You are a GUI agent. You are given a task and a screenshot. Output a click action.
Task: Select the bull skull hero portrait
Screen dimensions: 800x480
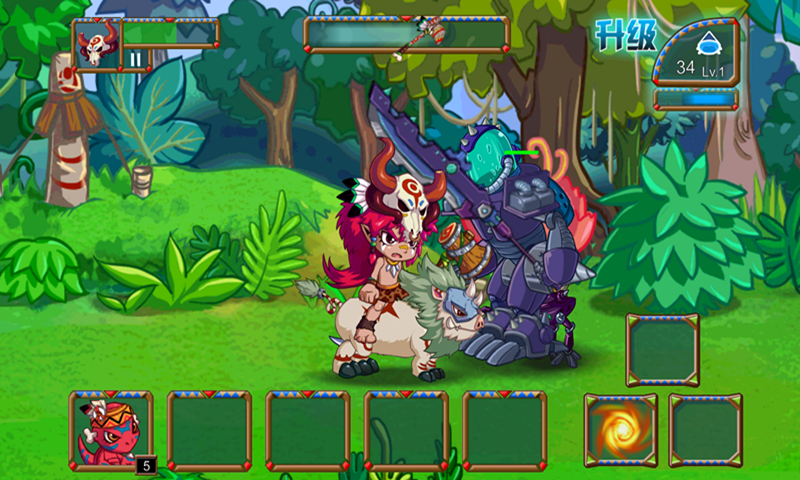pyautogui.click(x=97, y=44)
